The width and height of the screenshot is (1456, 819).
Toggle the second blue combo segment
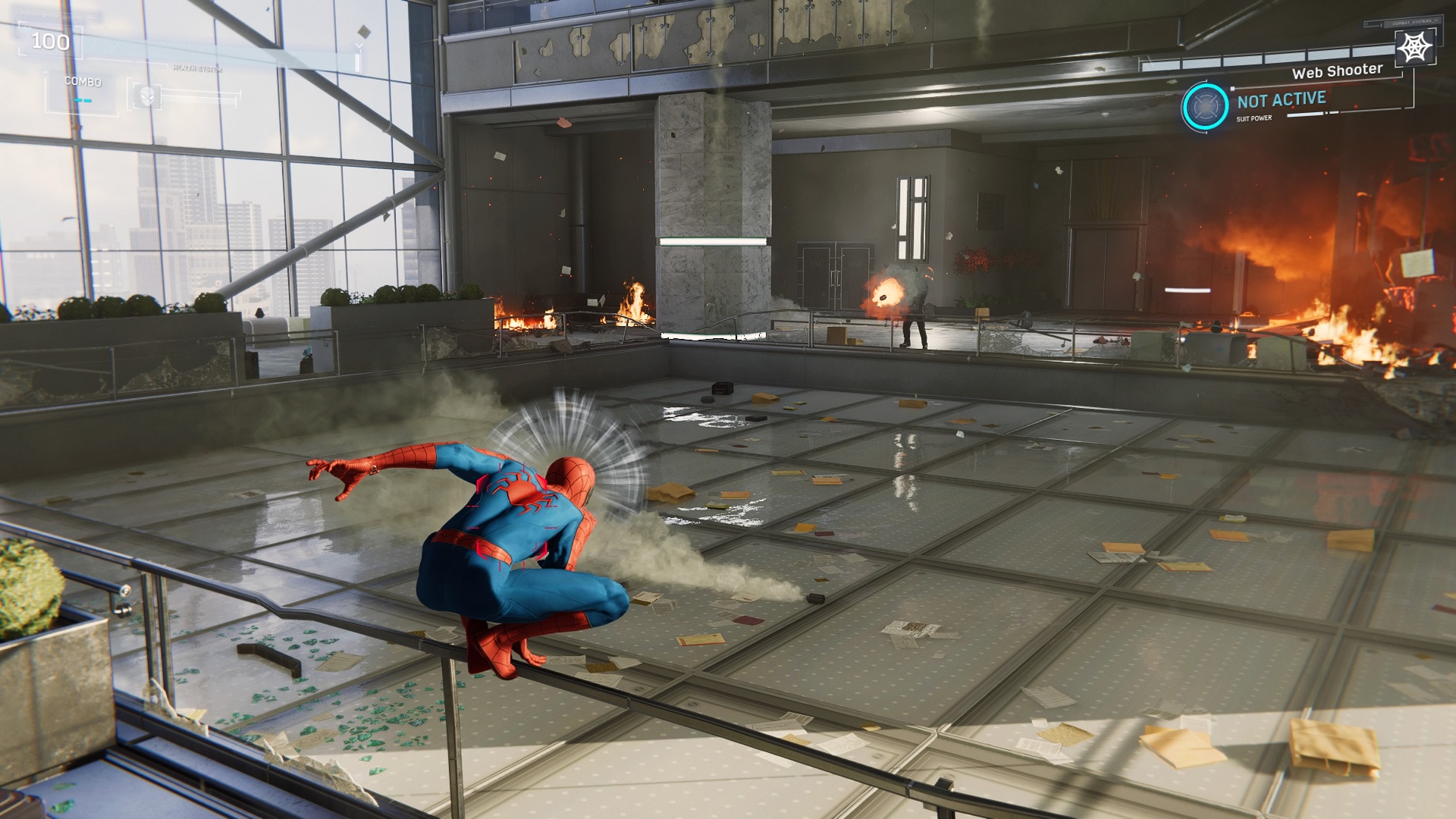point(88,101)
